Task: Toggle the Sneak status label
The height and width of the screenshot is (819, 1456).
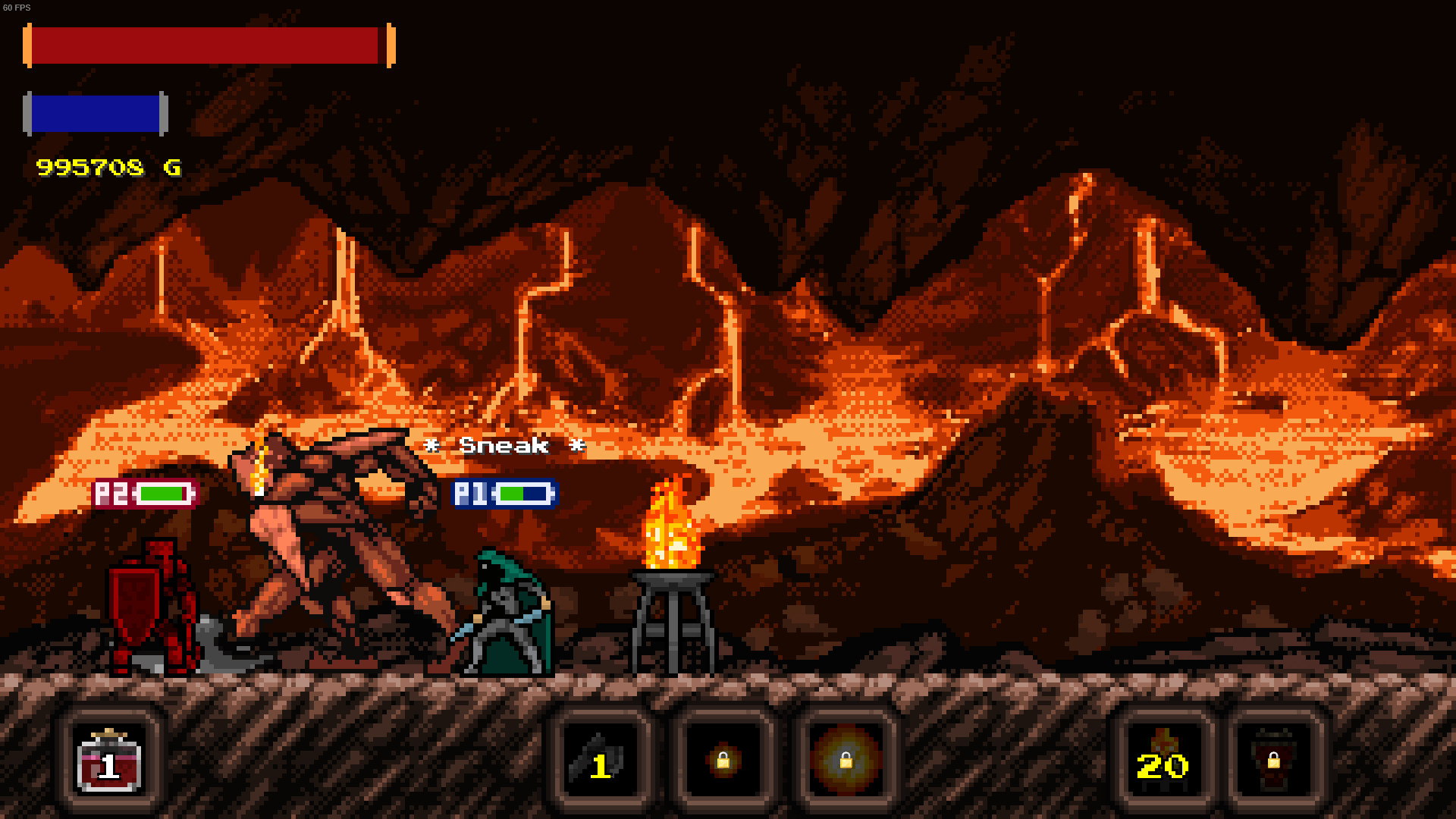Action: point(504,446)
